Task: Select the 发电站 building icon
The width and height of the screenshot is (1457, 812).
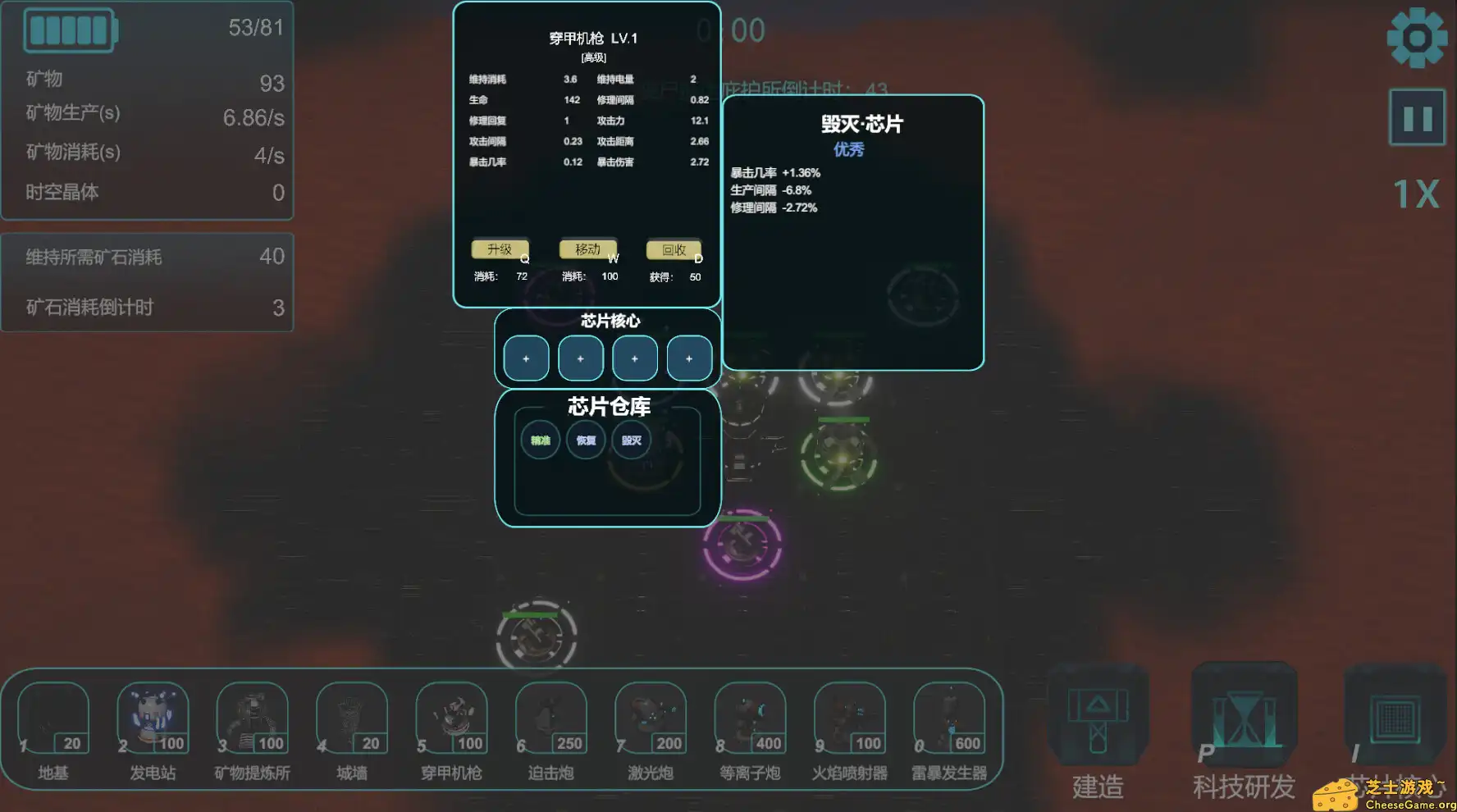Action: point(152,716)
